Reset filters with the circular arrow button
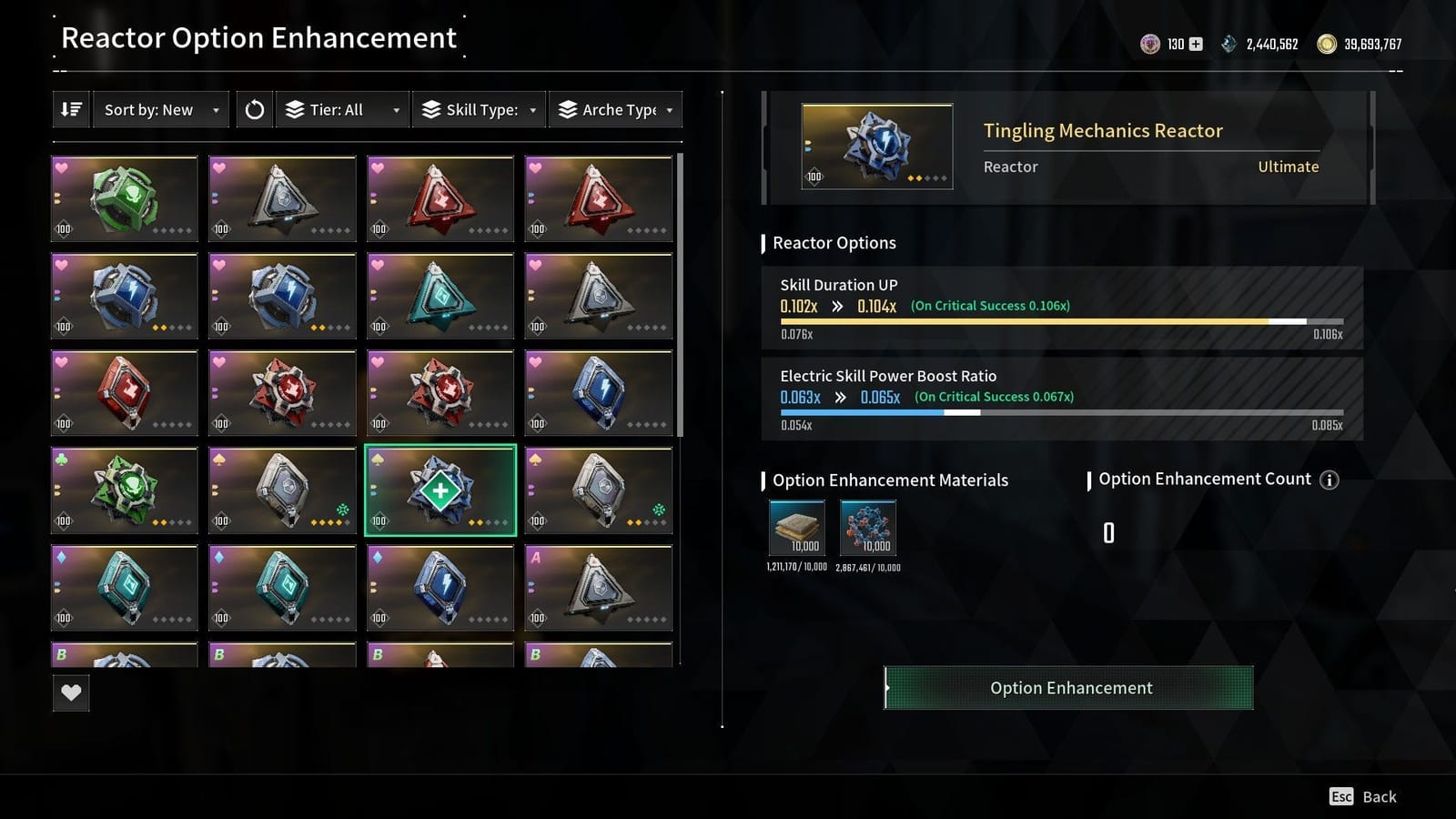This screenshot has width=1456, height=819. tap(255, 110)
